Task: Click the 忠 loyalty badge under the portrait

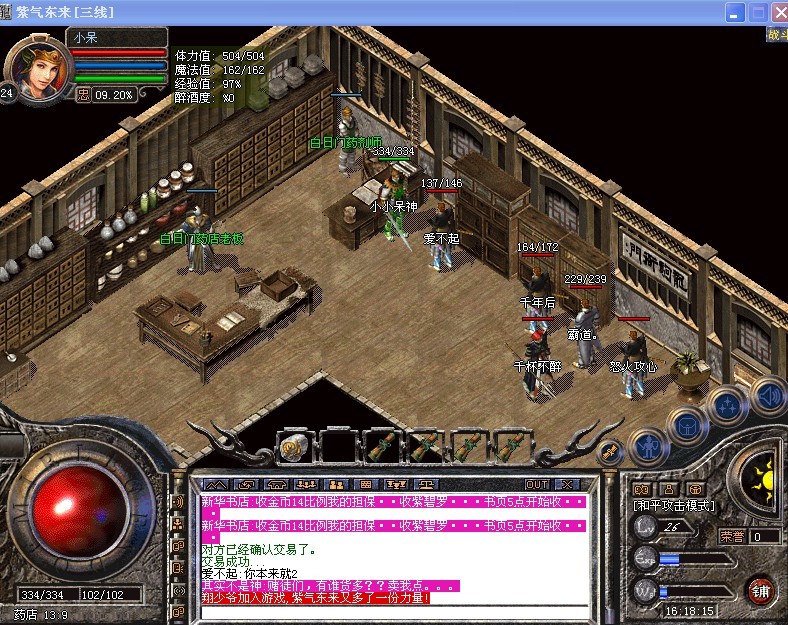Action: point(84,95)
